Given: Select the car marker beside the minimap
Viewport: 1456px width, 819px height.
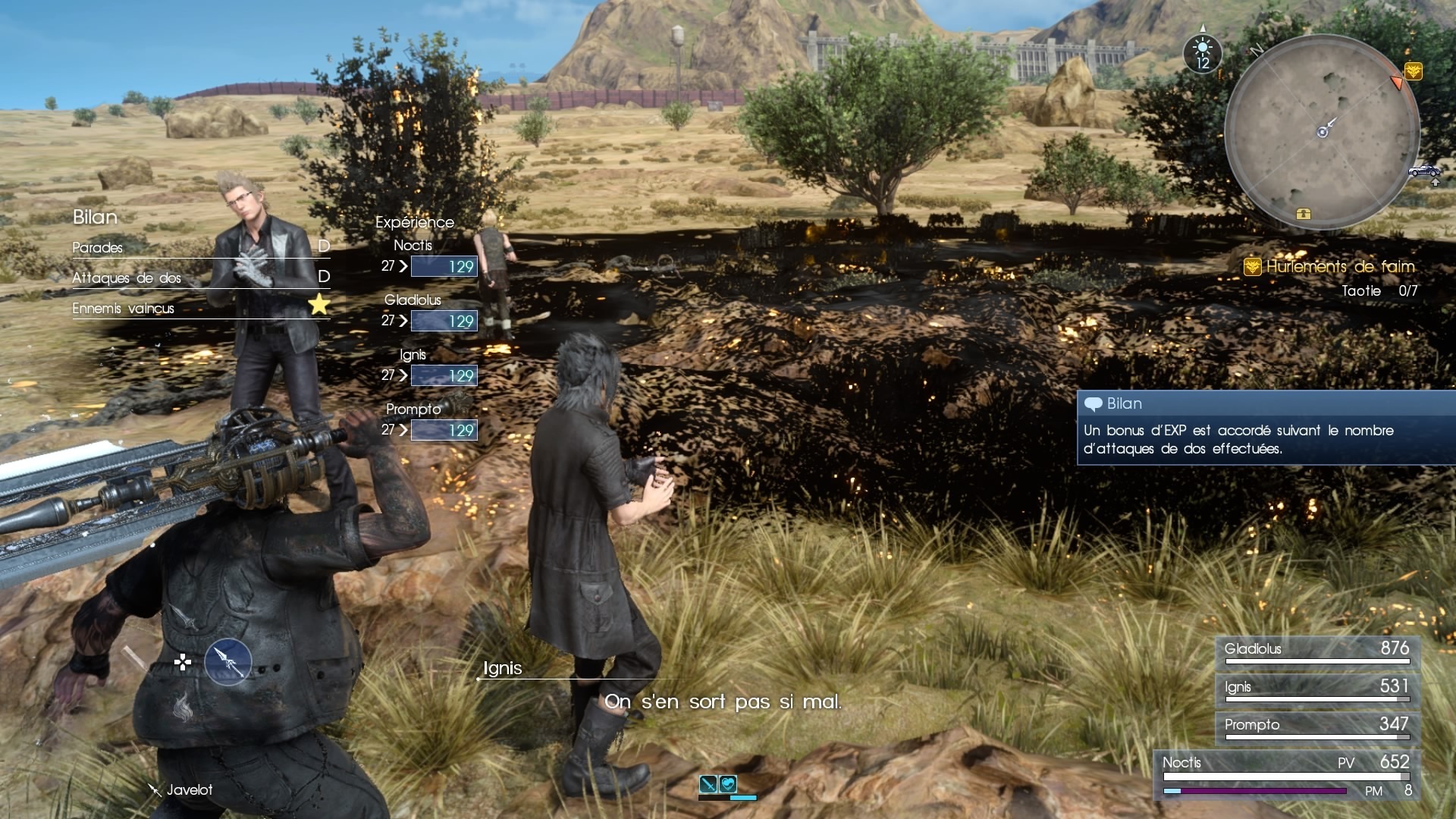Looking at the screenshot, I should [1423, 171].
